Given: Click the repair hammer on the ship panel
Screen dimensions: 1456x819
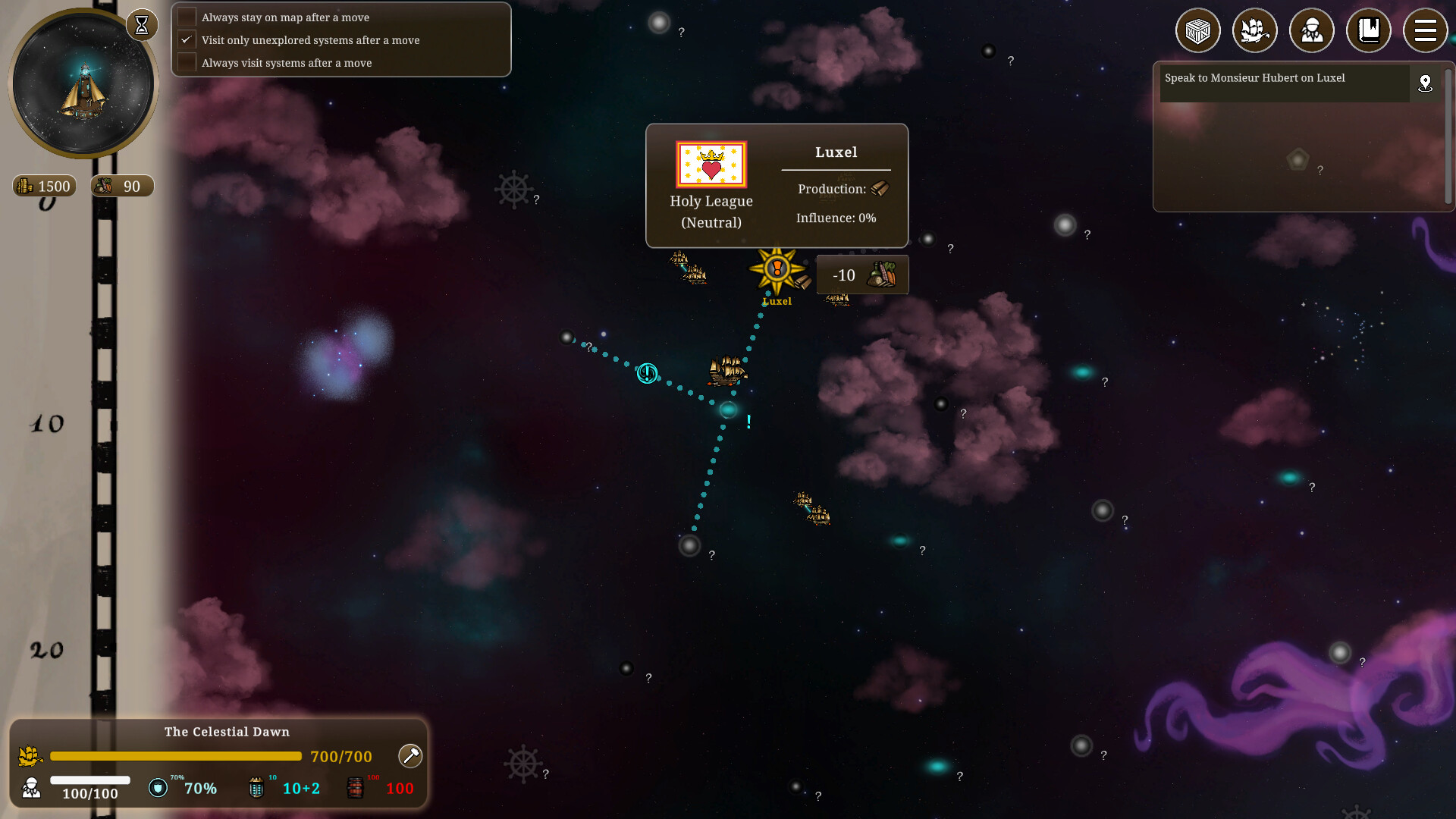Looking at the screenshot, I should [x=409, y=756].
